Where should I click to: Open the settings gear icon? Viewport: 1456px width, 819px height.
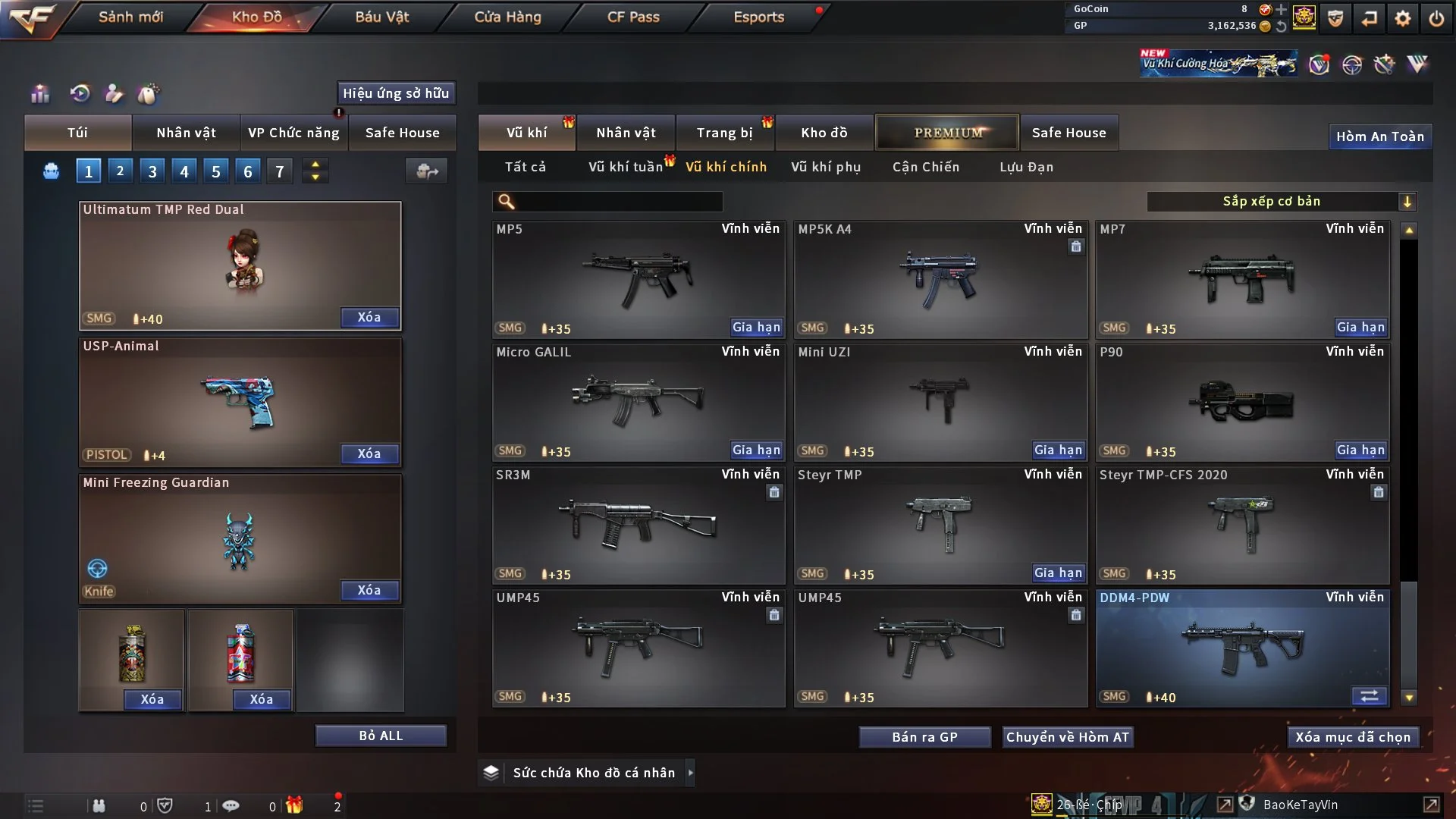pos(1403,18)
